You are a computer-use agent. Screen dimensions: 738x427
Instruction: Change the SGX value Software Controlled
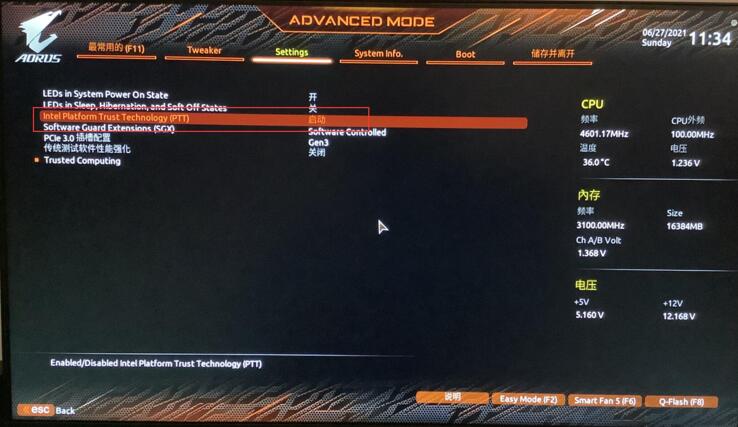[x=347, y=132]
